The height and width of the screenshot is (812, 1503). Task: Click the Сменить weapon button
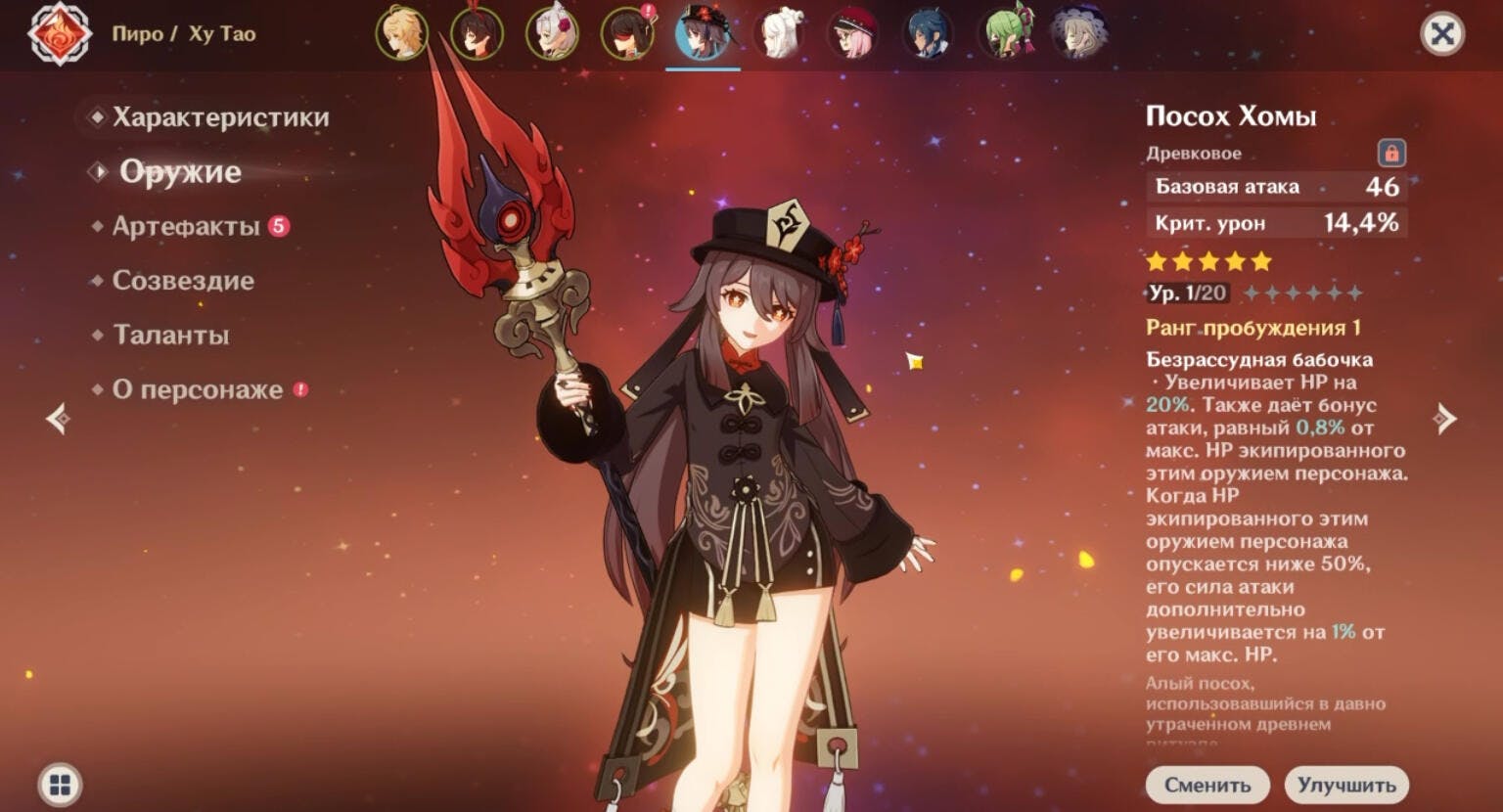point(1207,785)
